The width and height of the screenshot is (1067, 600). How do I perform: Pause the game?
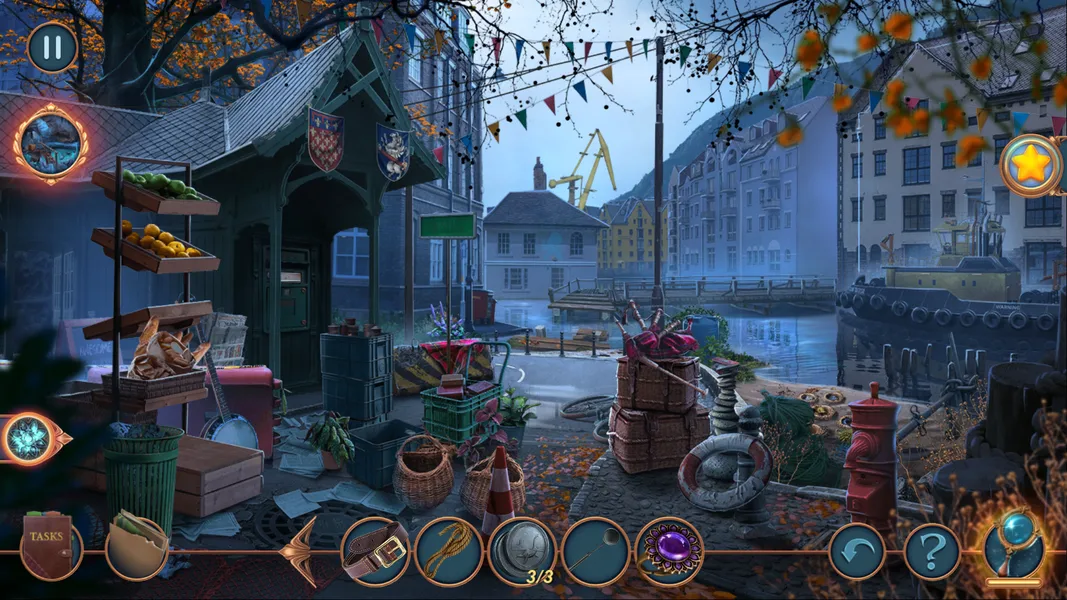click(x=52, y=47)
